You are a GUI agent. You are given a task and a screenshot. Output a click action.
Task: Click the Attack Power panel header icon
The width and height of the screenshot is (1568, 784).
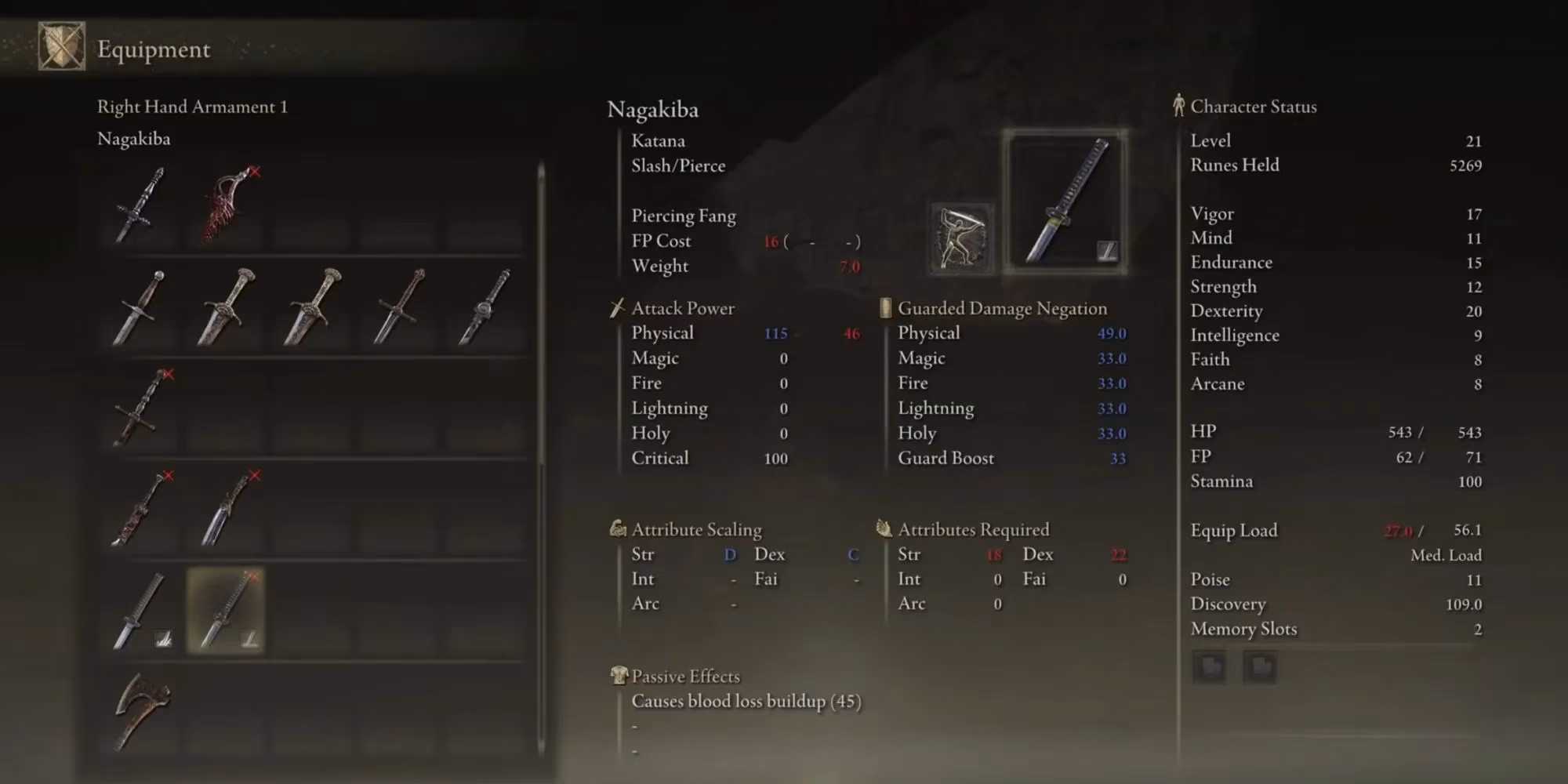pos(616,307)
